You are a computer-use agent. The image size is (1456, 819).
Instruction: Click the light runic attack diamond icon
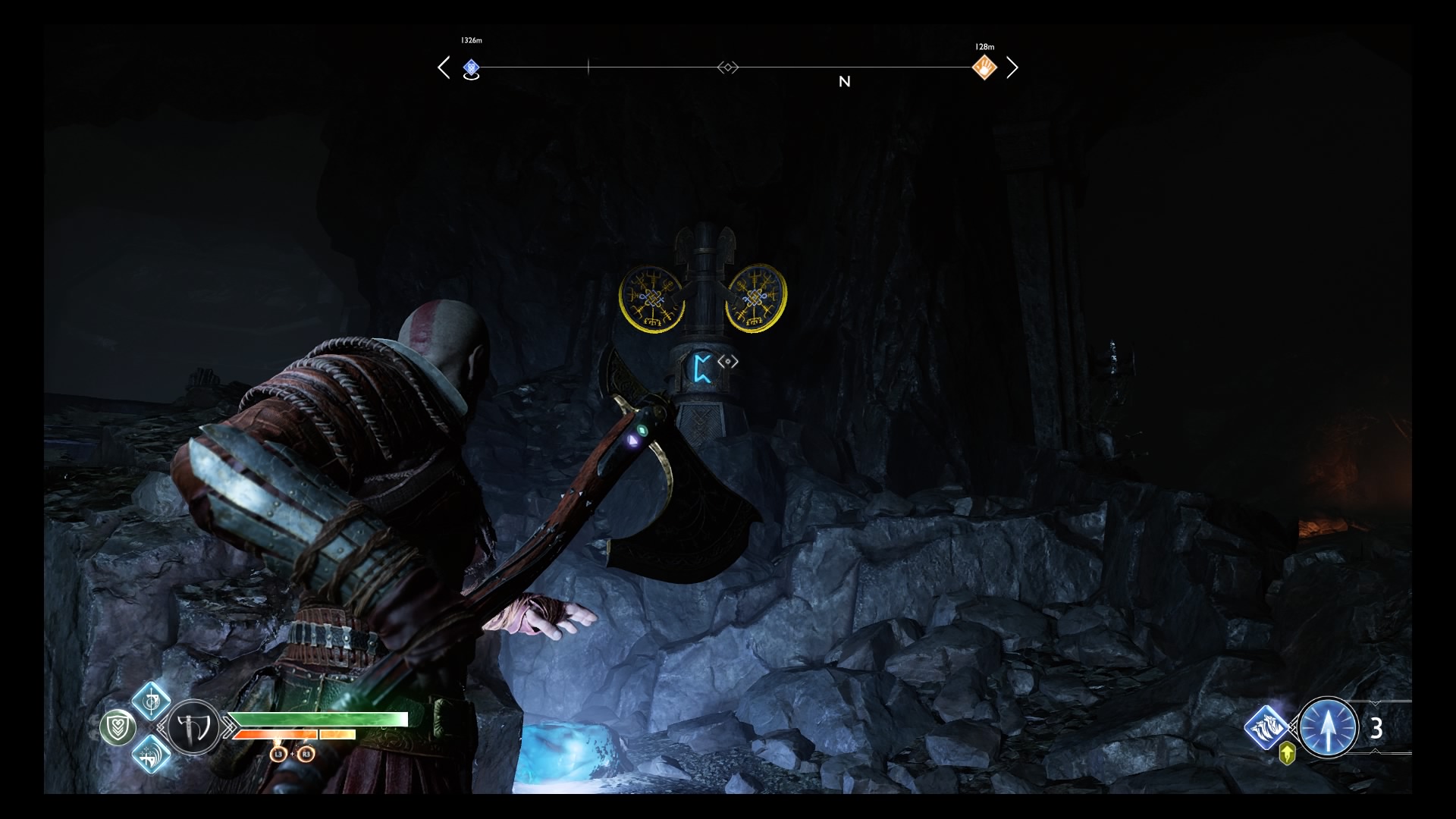point(152,702)
